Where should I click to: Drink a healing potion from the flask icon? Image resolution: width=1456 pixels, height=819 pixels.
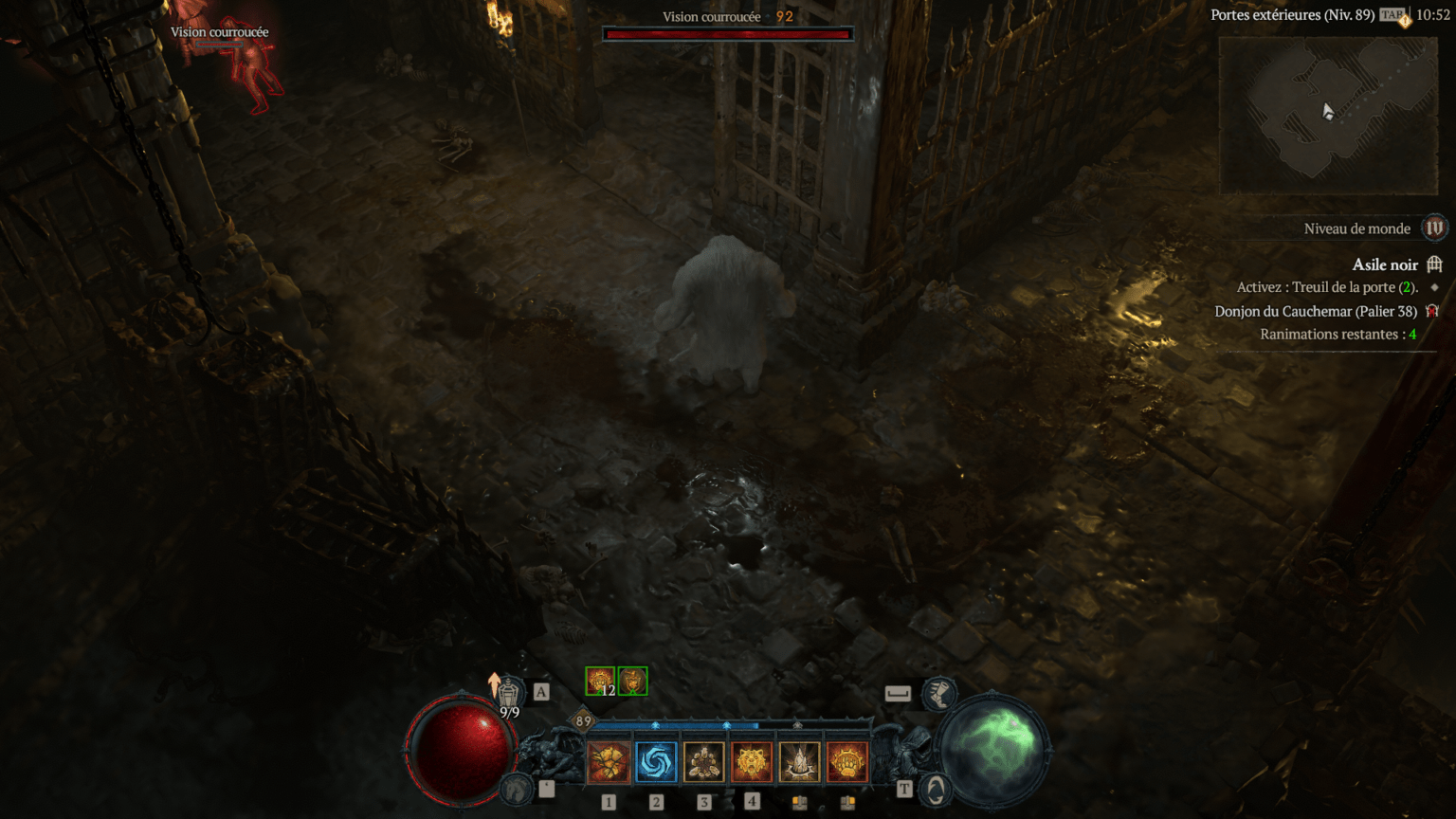pyautogui.click(x=509, y=693)
